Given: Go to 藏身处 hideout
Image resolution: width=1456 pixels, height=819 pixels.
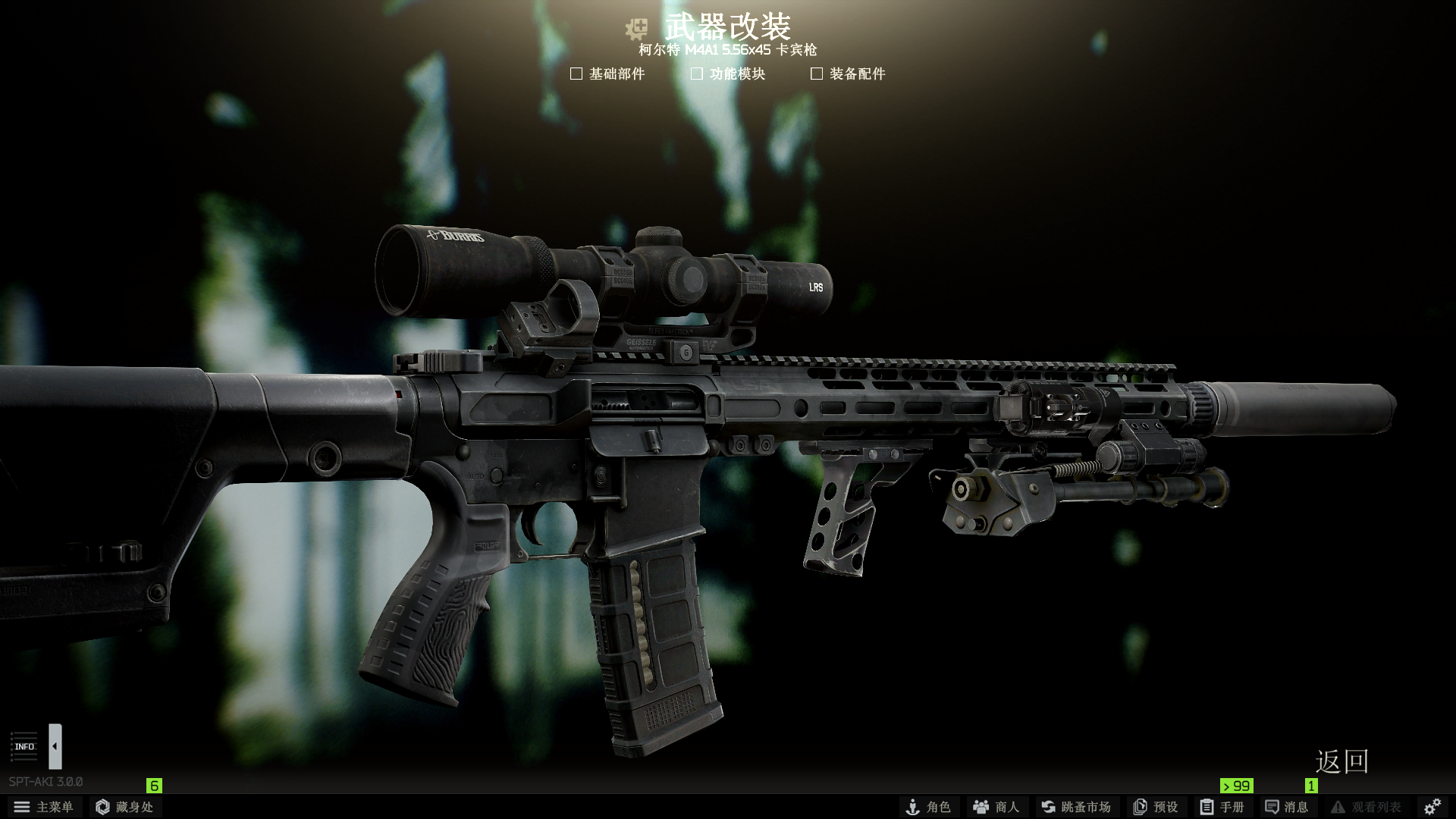Looking at the screenshot, I should pyautogui.click(x=125, y=807).
